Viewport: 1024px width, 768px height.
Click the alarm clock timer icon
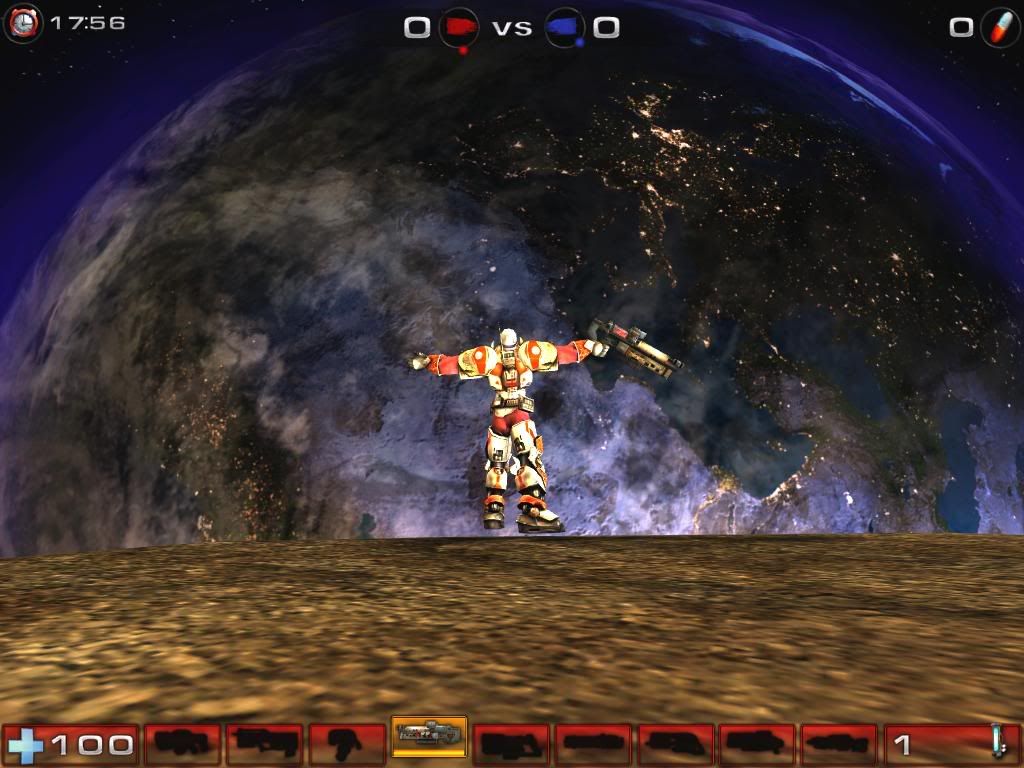click(x=22, y=23)
